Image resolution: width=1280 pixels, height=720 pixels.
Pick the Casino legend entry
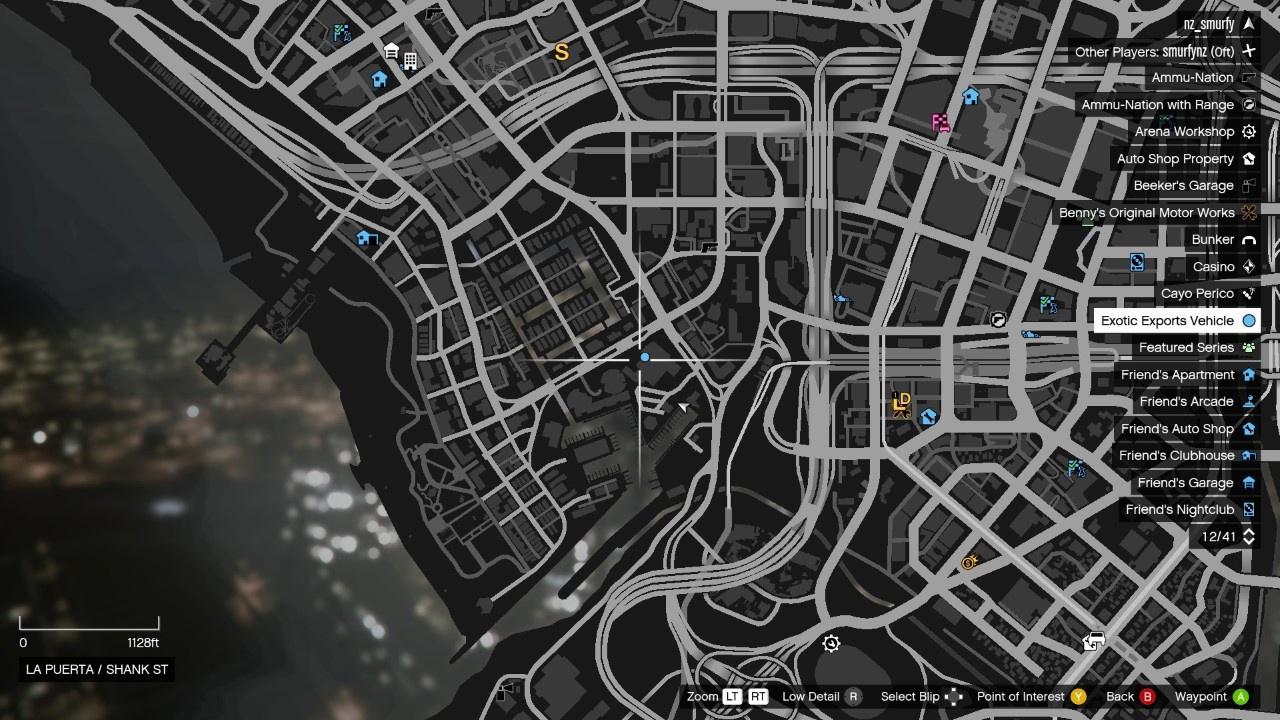(1213, 267)
